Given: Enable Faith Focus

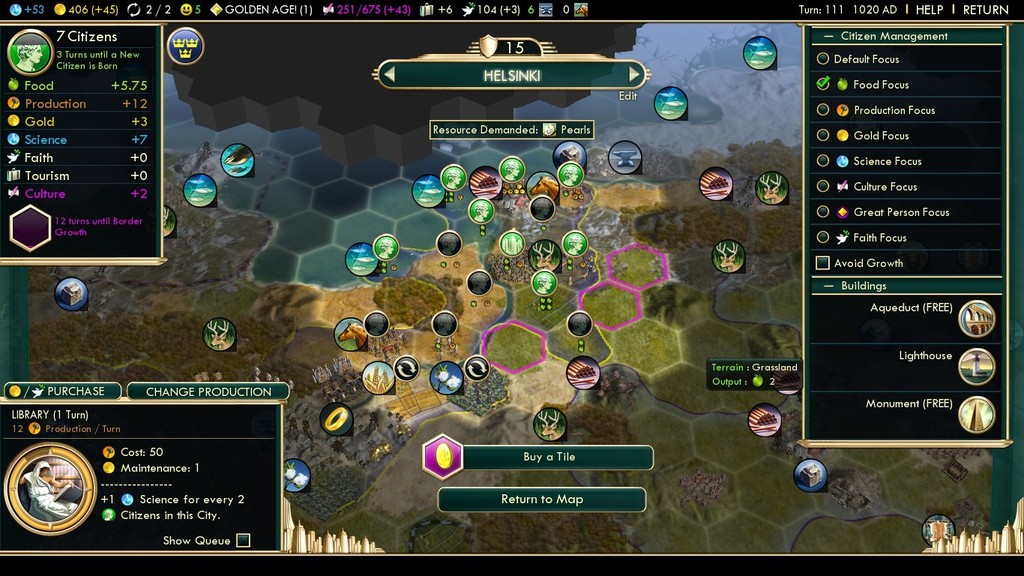Looking at the screenshot, I should pyautogui.click(x=823, y=237).
